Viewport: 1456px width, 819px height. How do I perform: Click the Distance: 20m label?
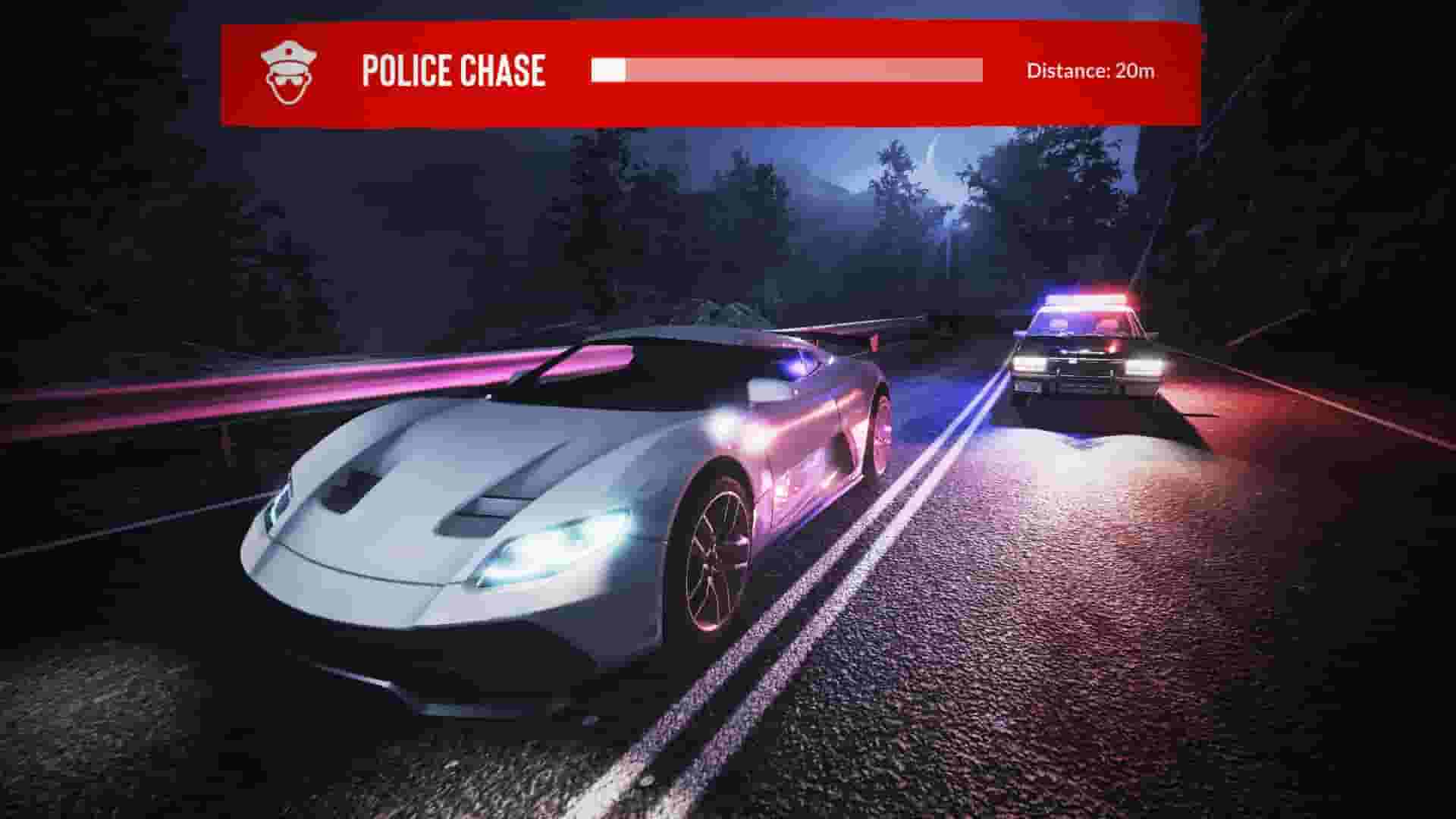[1090, 71]
